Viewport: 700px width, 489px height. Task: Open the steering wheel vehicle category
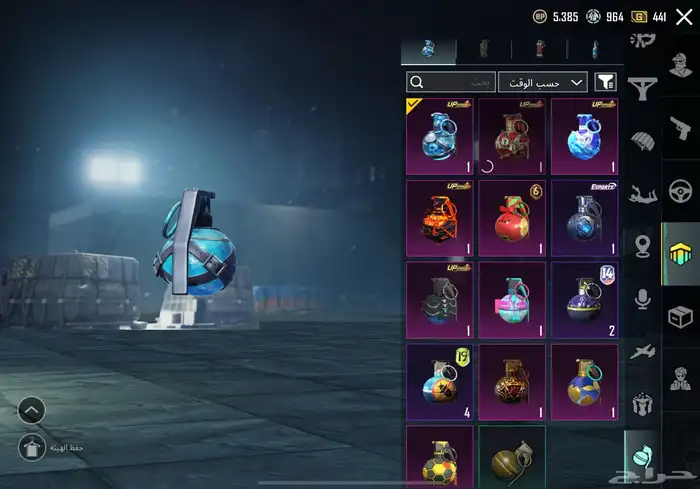click(x=681, y=191)
